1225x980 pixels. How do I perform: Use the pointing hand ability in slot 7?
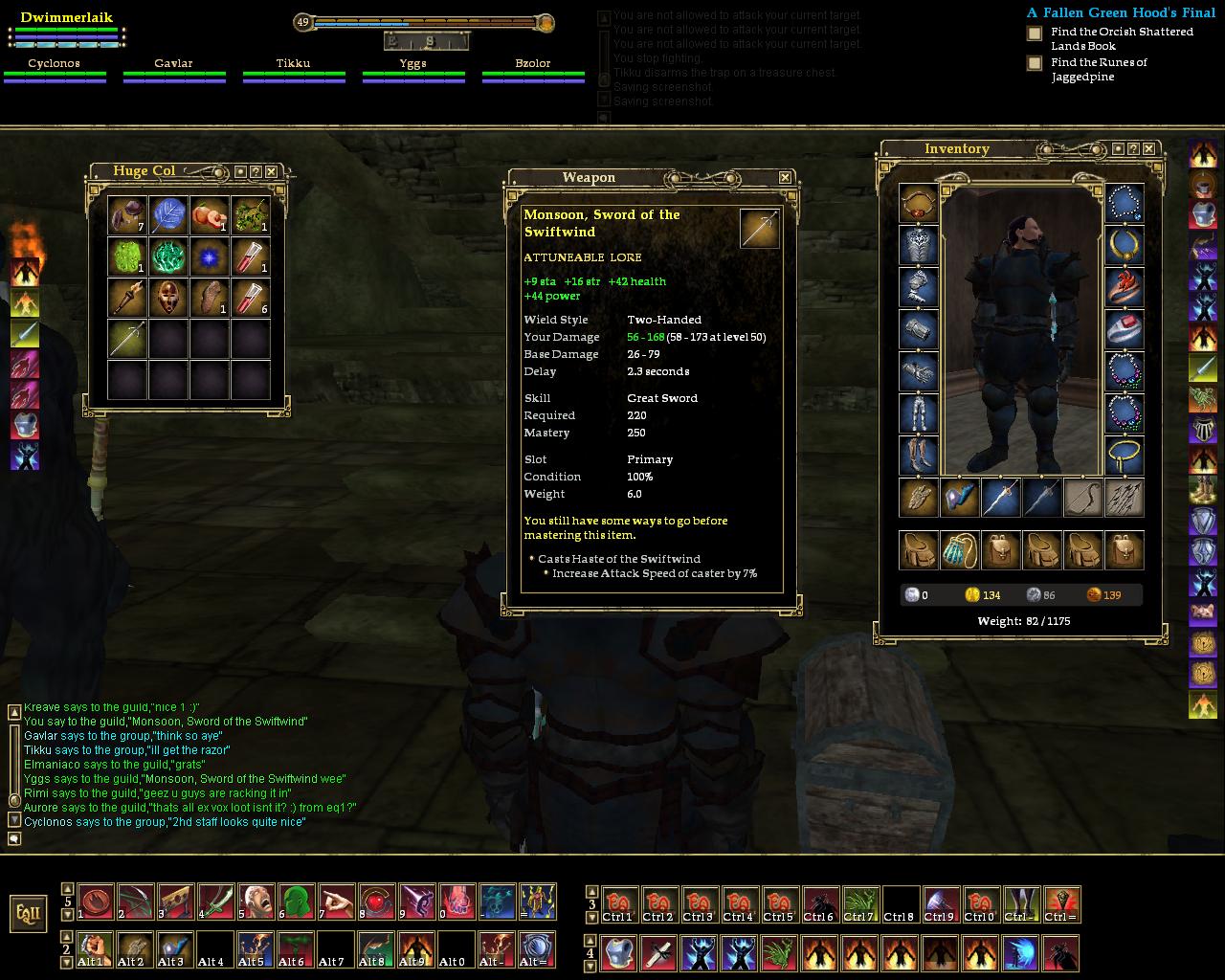pos(336,902)
